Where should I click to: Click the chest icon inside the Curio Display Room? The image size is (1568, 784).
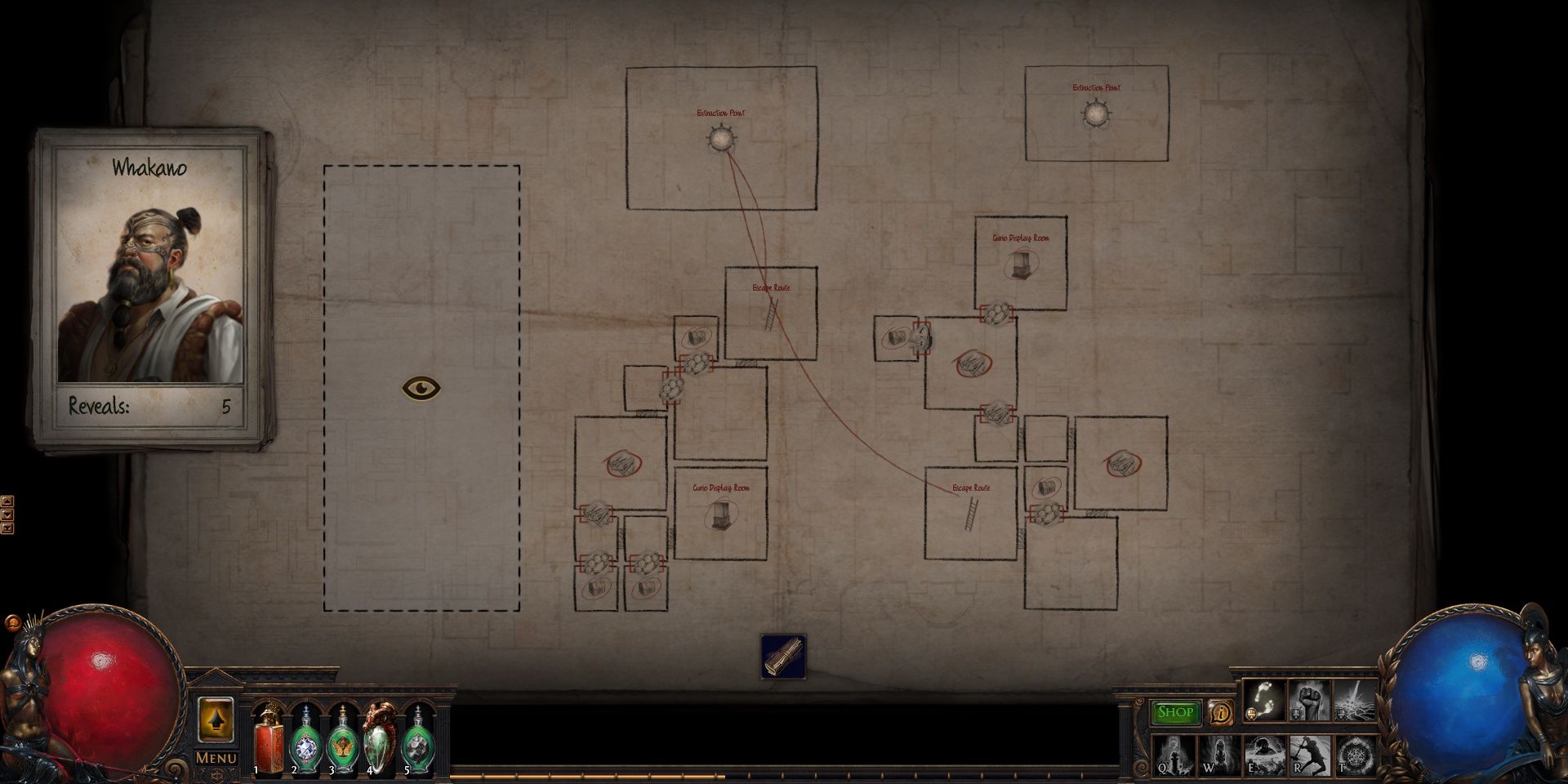tap(1021, 264)
